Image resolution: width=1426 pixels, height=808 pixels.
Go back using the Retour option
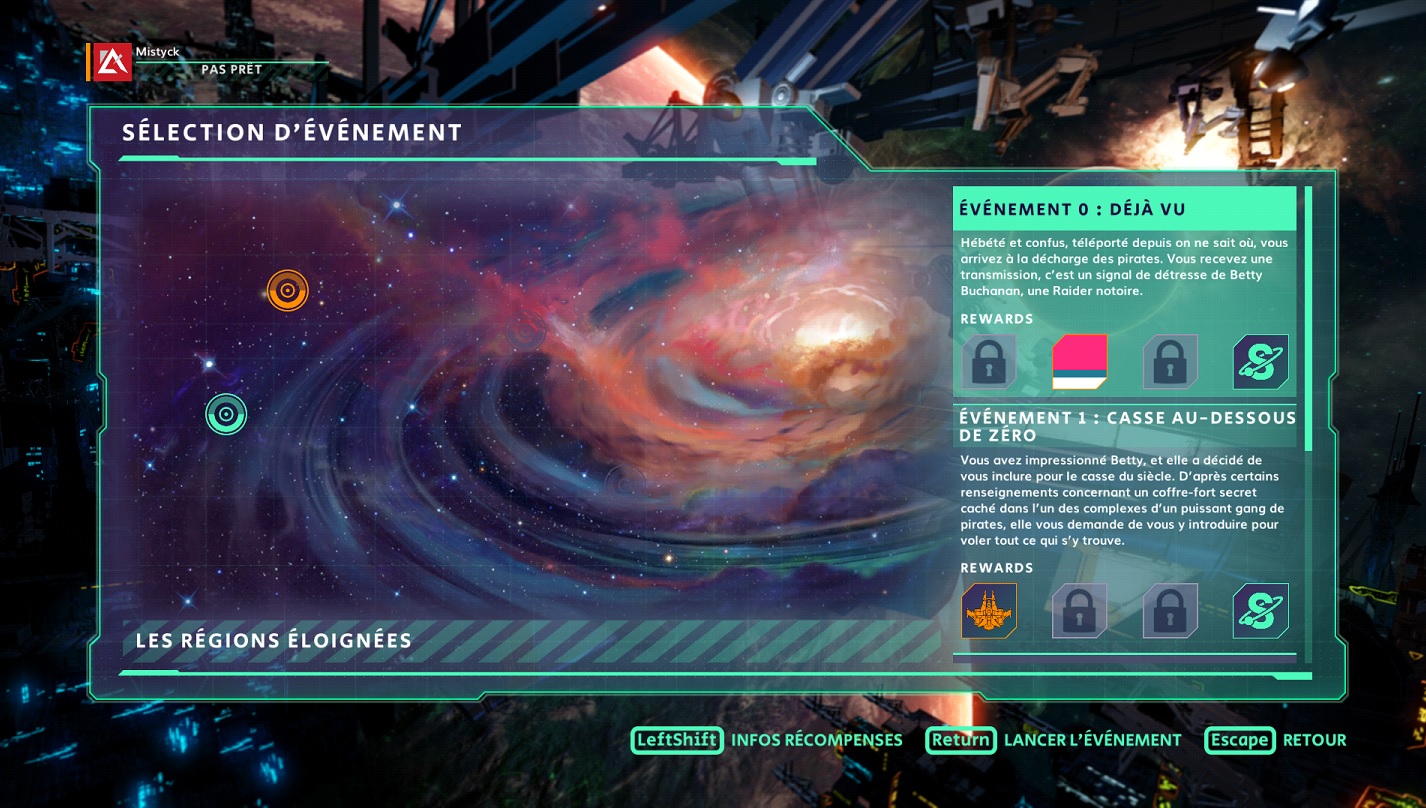(x=1275, y=740)
